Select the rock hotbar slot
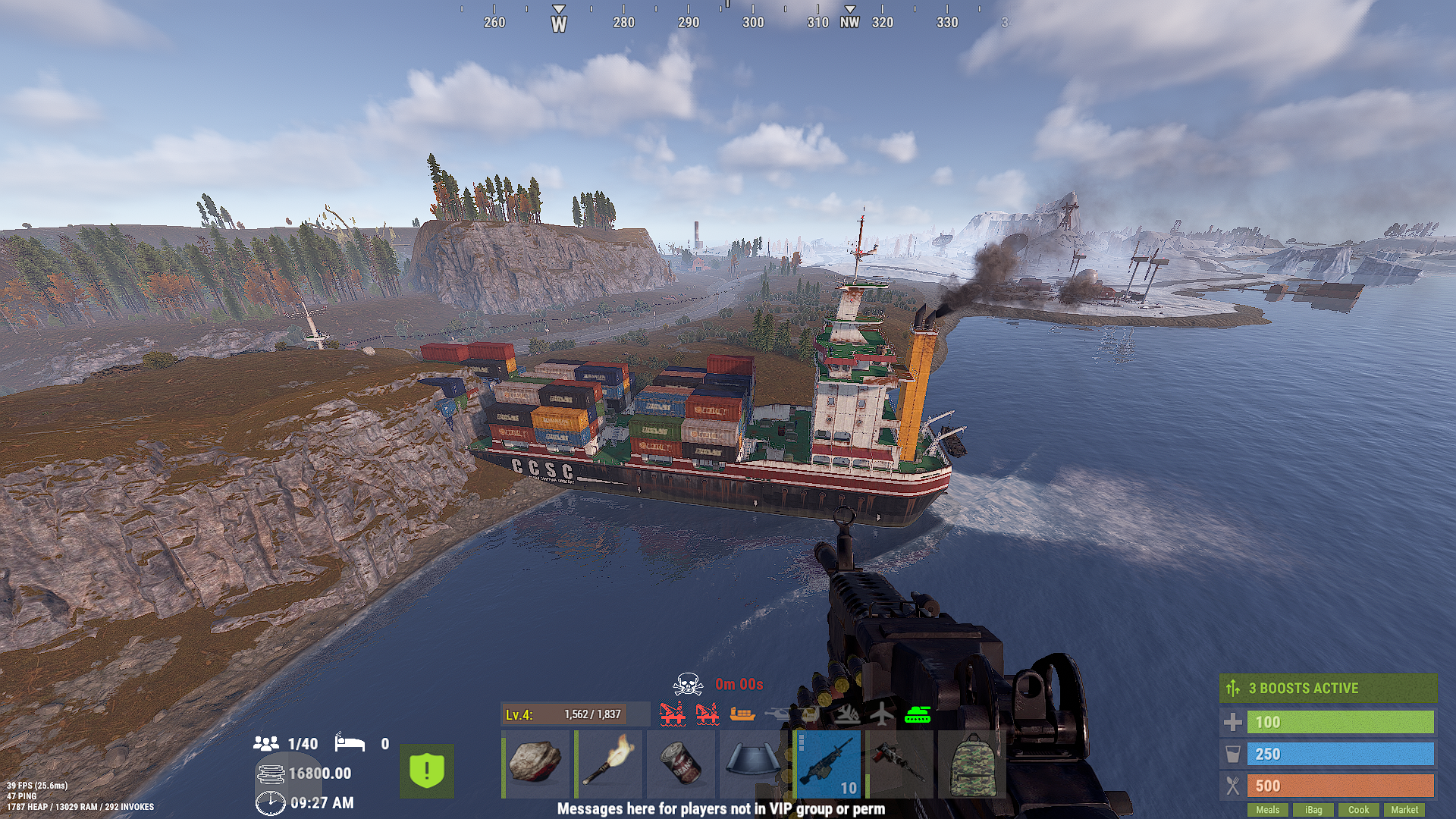The height and width of the screenshot is (819, 1456). click(x=535, y=764)
